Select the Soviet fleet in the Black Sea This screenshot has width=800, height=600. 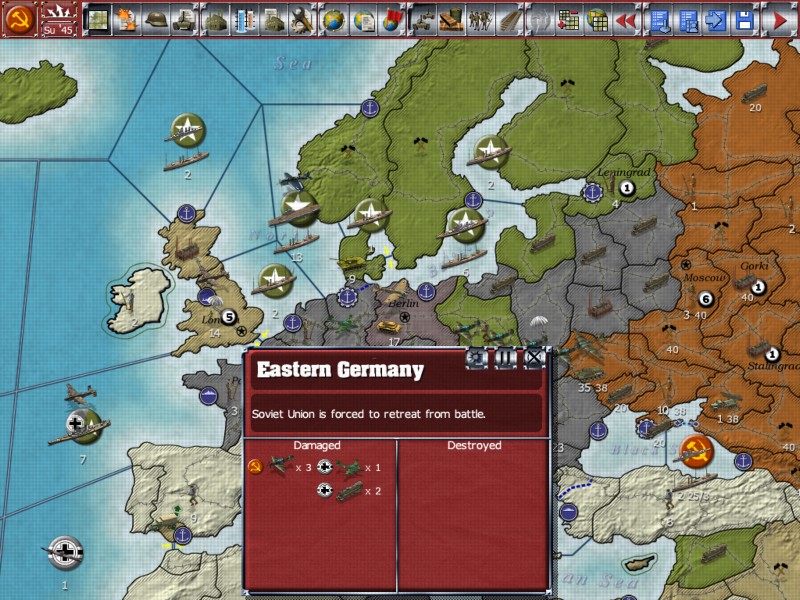point(693,451)
